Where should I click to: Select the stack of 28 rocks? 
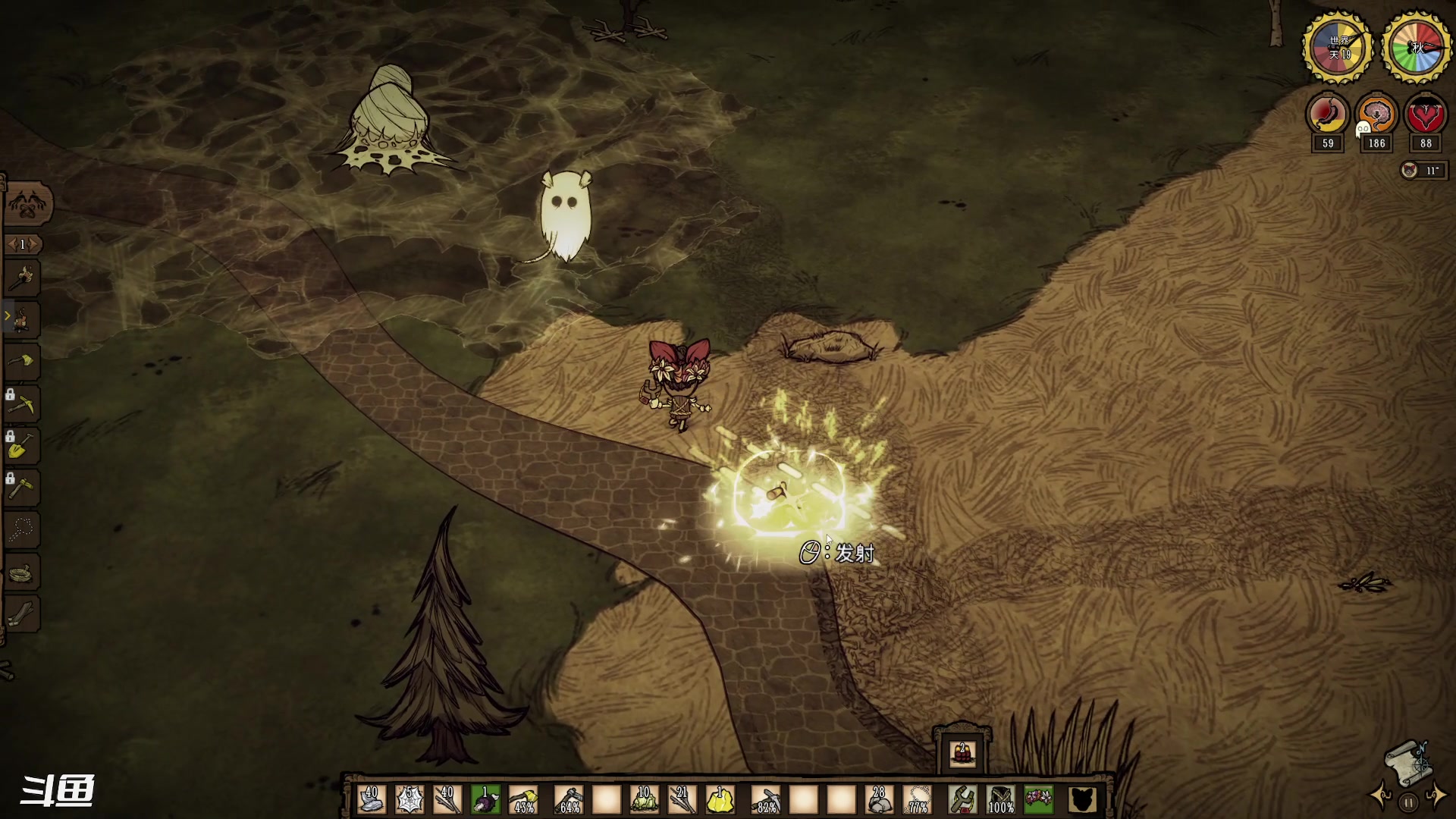pos(879,799)
